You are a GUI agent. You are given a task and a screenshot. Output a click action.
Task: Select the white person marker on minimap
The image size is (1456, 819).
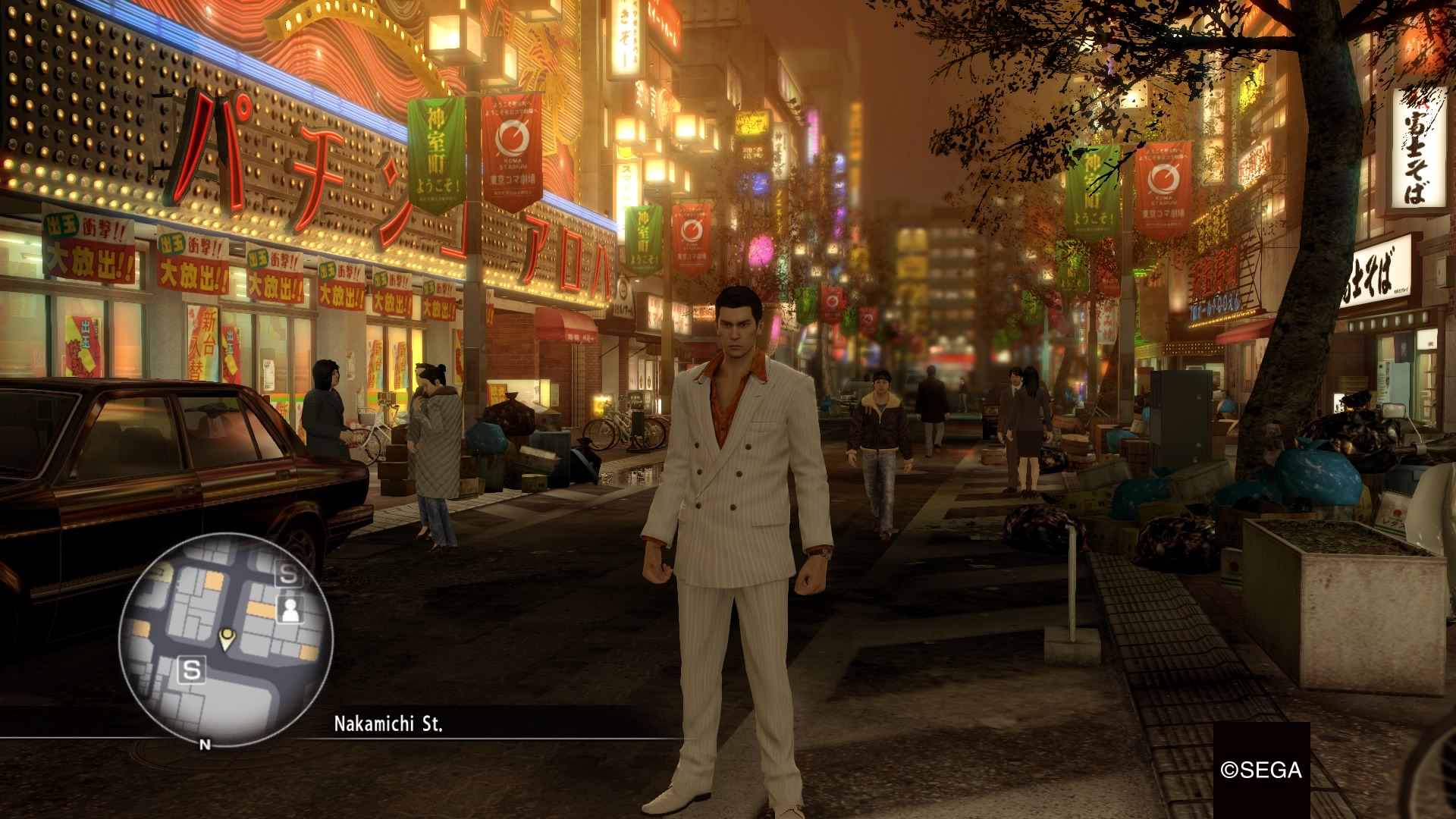click(289, 608)
